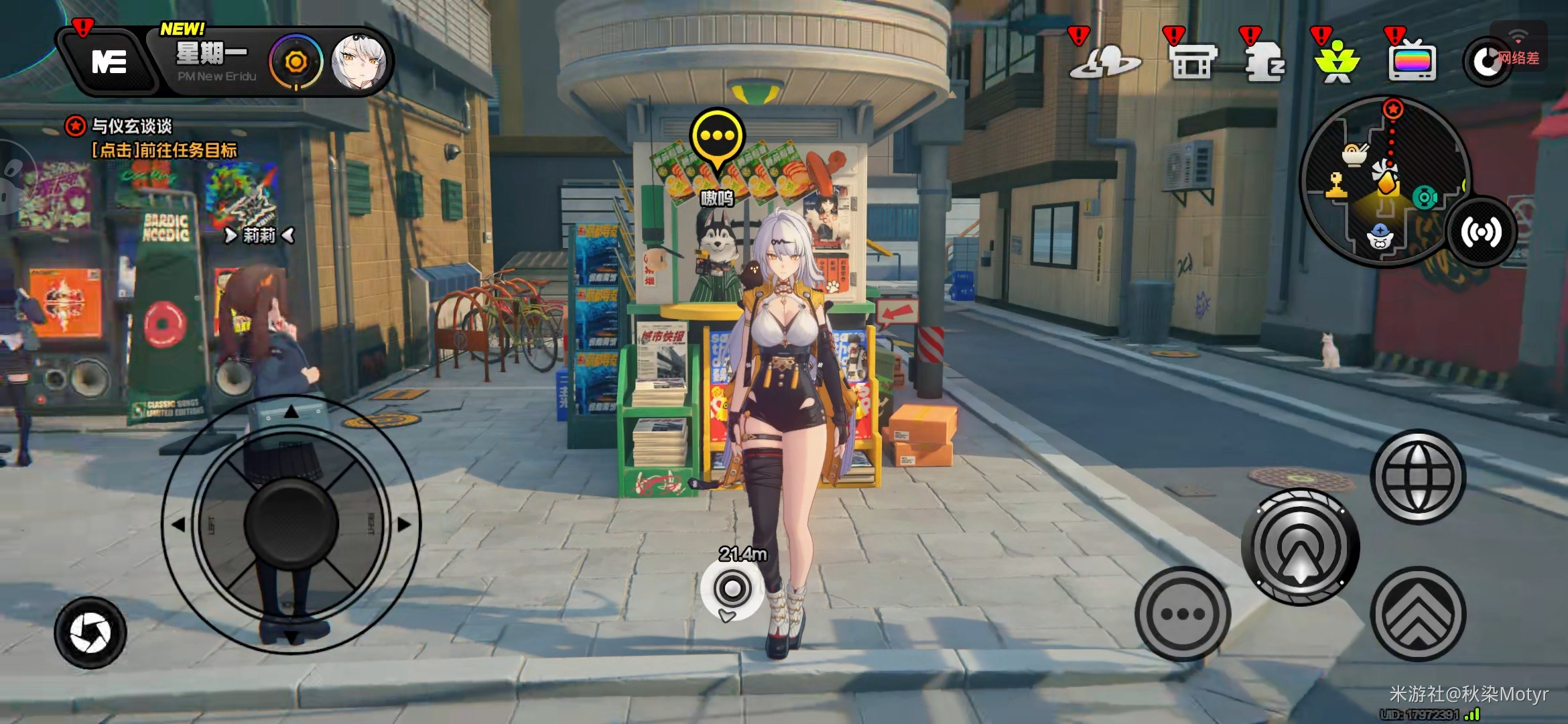1568x724 pixels.
Task: Click the 与仪玄谈谈 quest tracker
Action: pos(131,126)
